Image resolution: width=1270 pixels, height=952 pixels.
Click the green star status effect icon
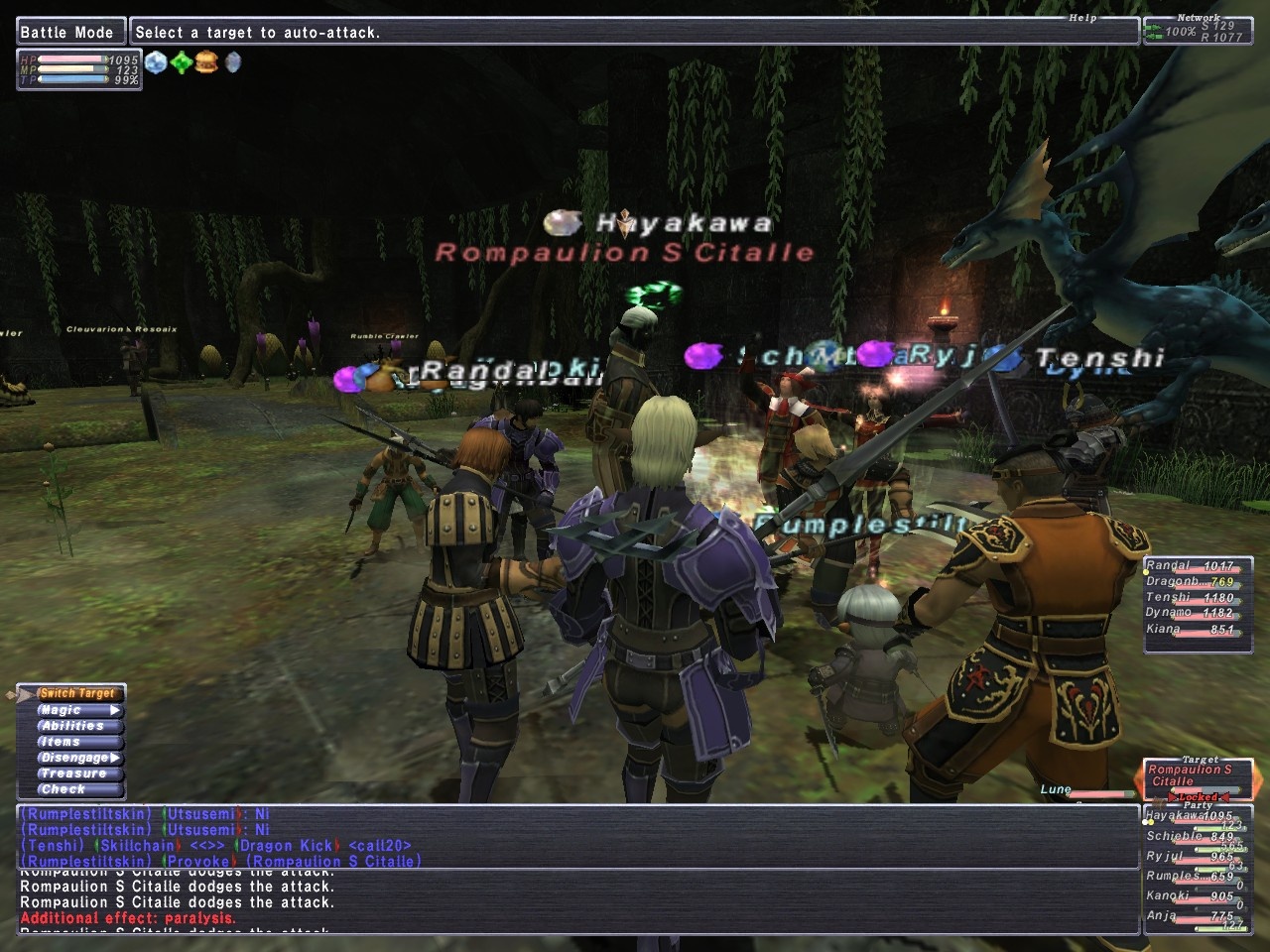pyautogui.click(x=182, y=62)
